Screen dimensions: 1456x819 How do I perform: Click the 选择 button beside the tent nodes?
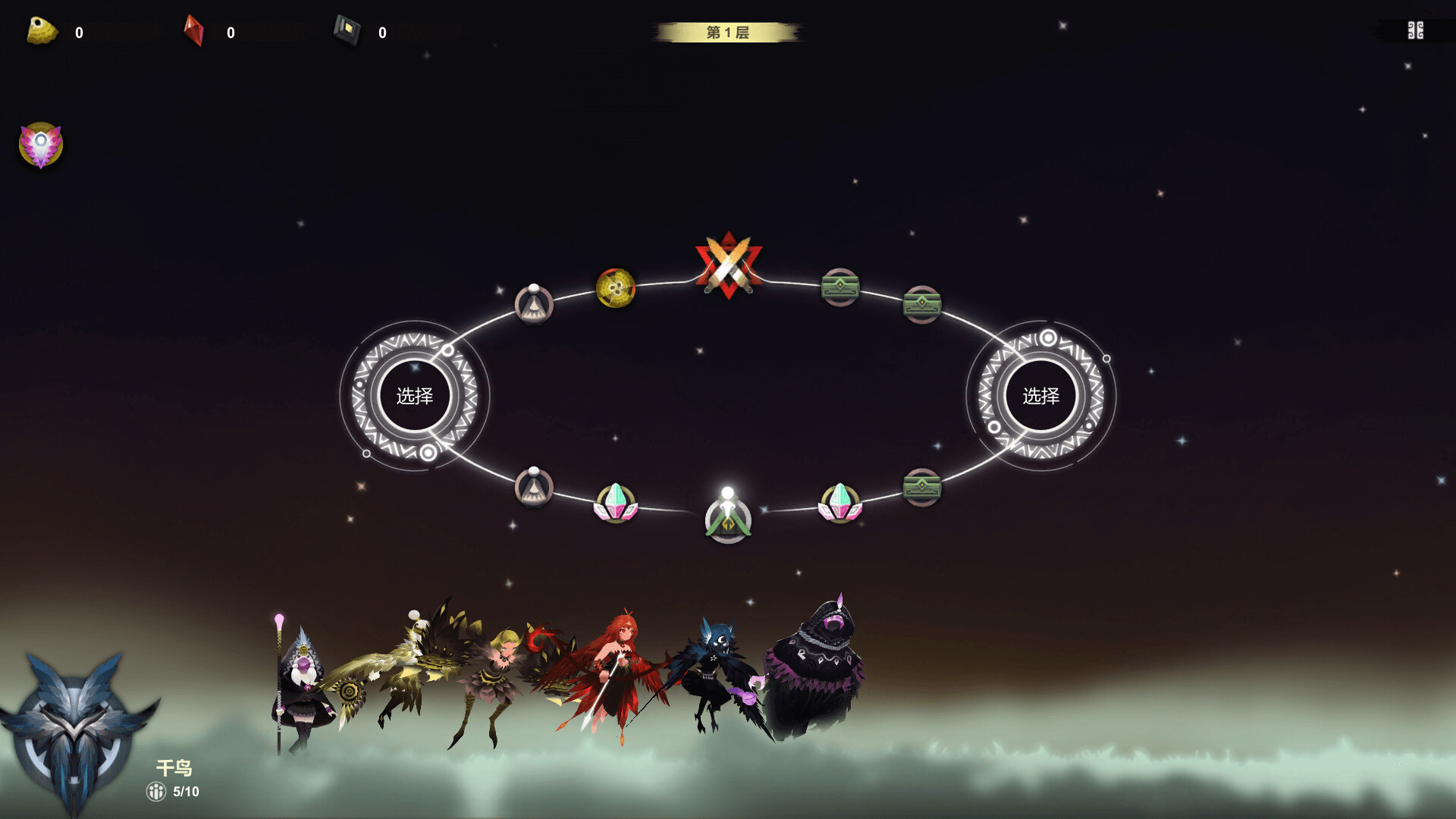pos(415,396)
